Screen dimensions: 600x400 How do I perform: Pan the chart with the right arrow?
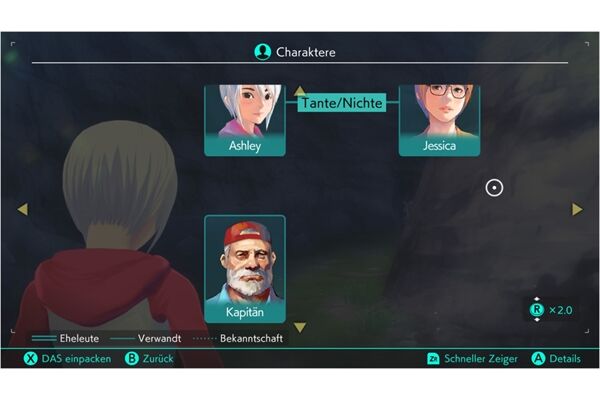577,209
